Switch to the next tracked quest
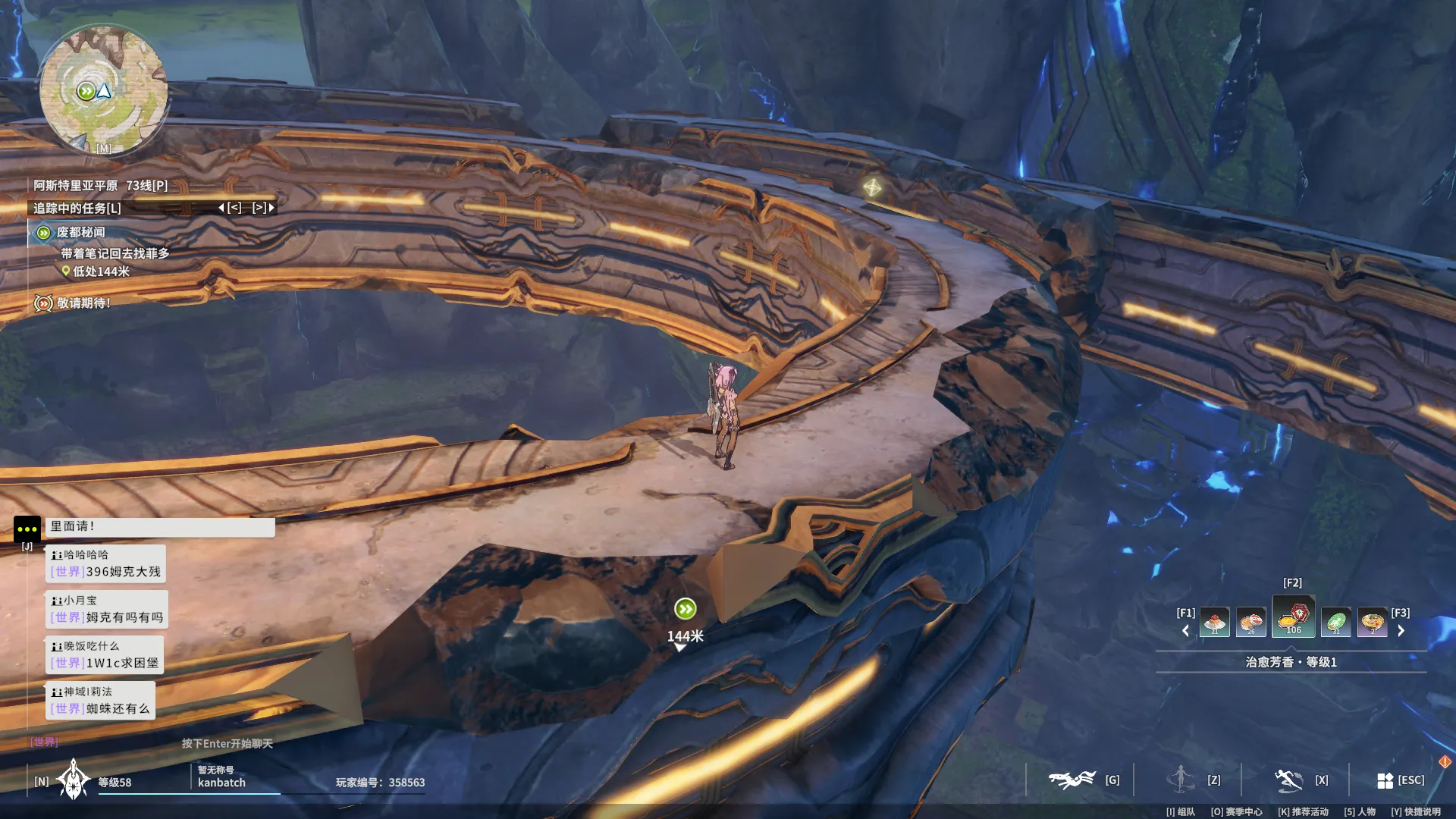This screenshot has height=819, width=1456. 262,208
